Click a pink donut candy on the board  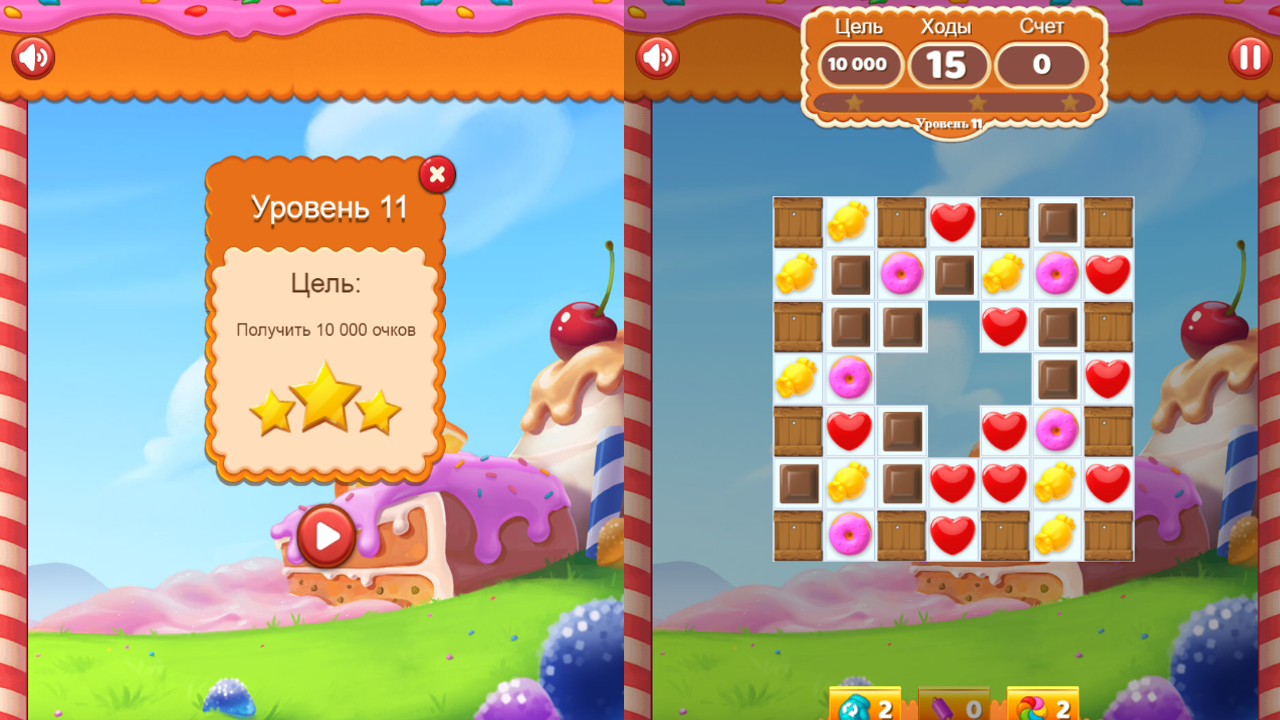pos(901,274)
